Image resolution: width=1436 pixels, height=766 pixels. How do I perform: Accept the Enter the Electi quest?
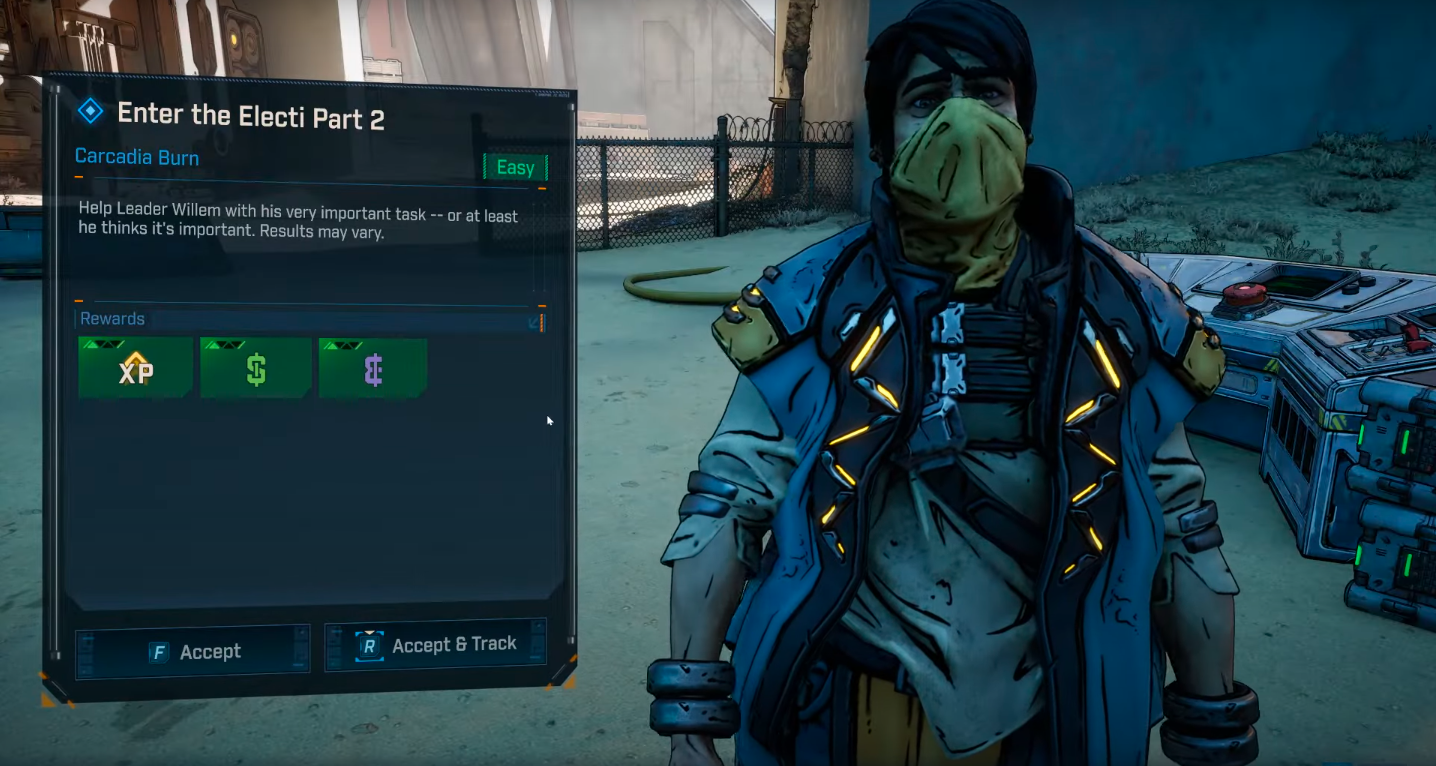coord(194,651)
